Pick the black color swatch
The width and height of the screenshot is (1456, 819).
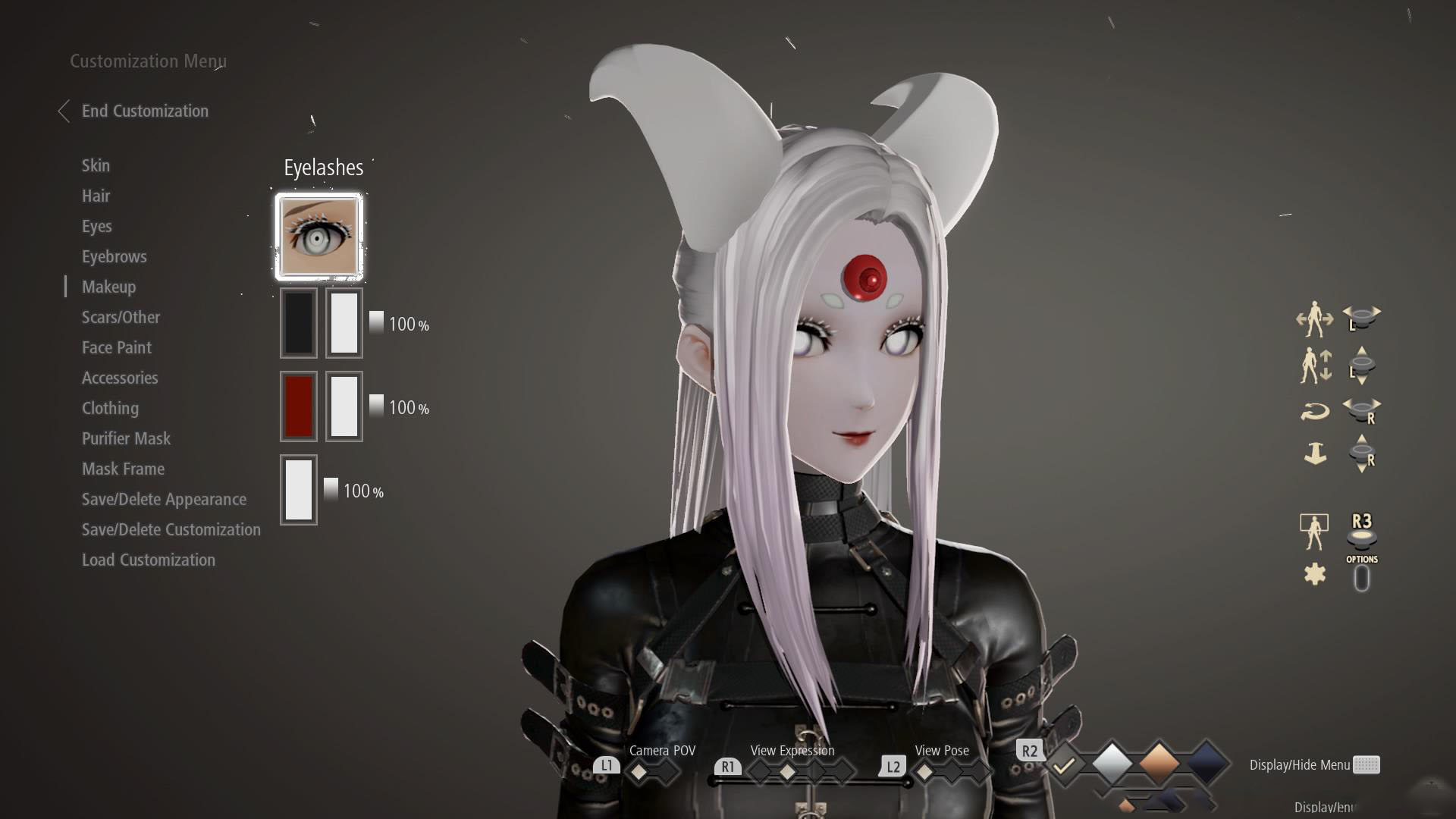pos(299,323)
